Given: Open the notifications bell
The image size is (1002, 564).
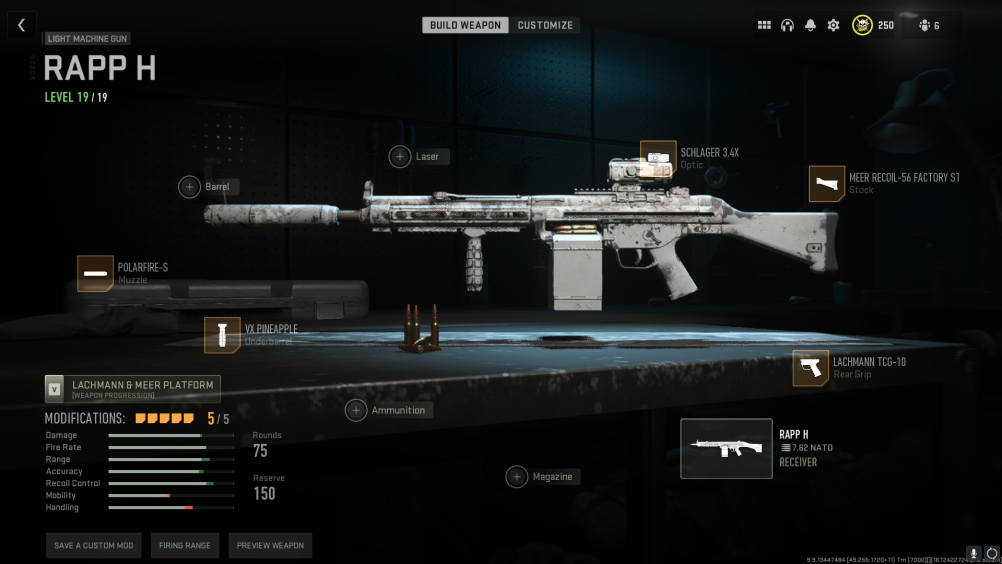Looking at the screenshot, I should click(x=810, y=25).
